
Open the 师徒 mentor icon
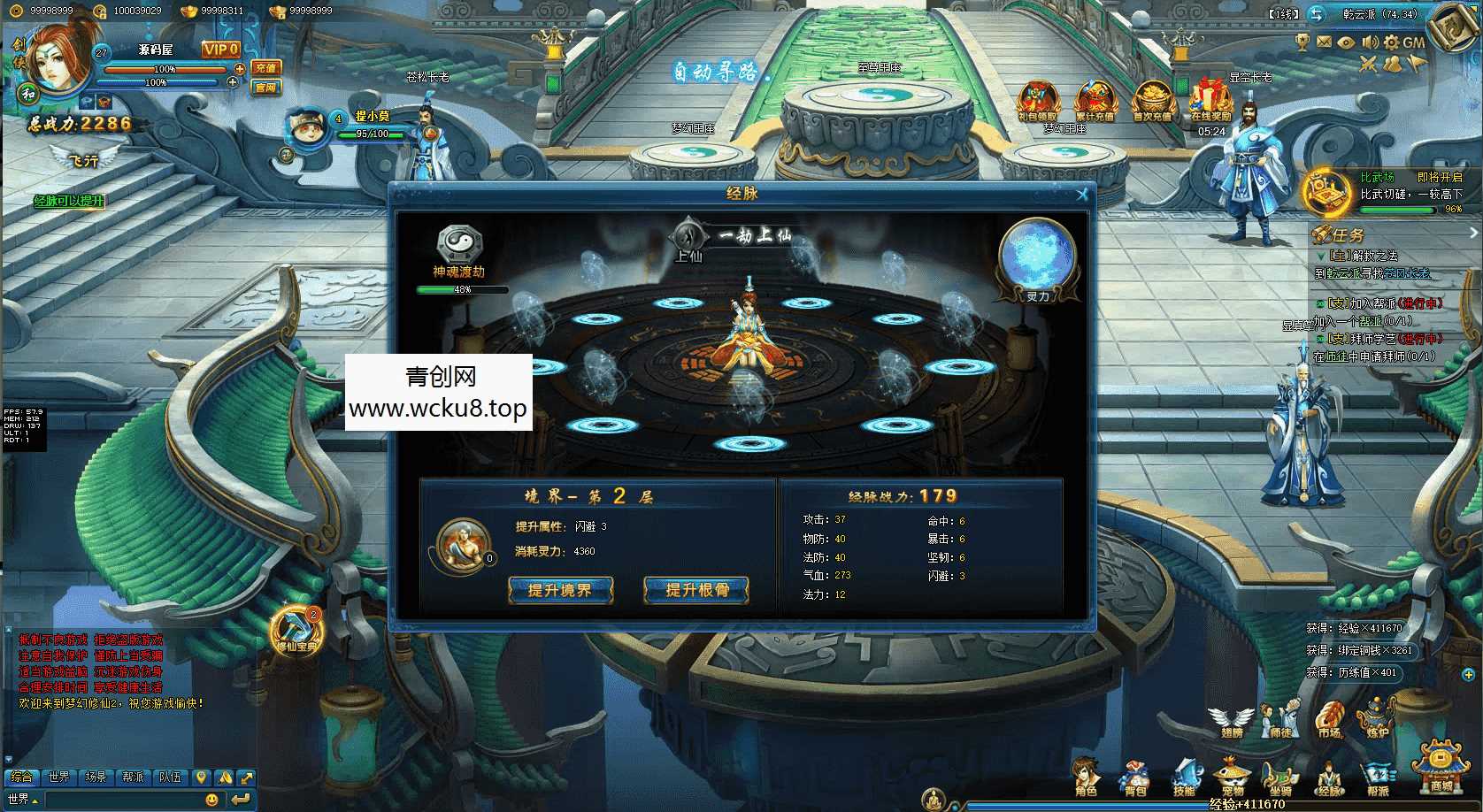1279,719
